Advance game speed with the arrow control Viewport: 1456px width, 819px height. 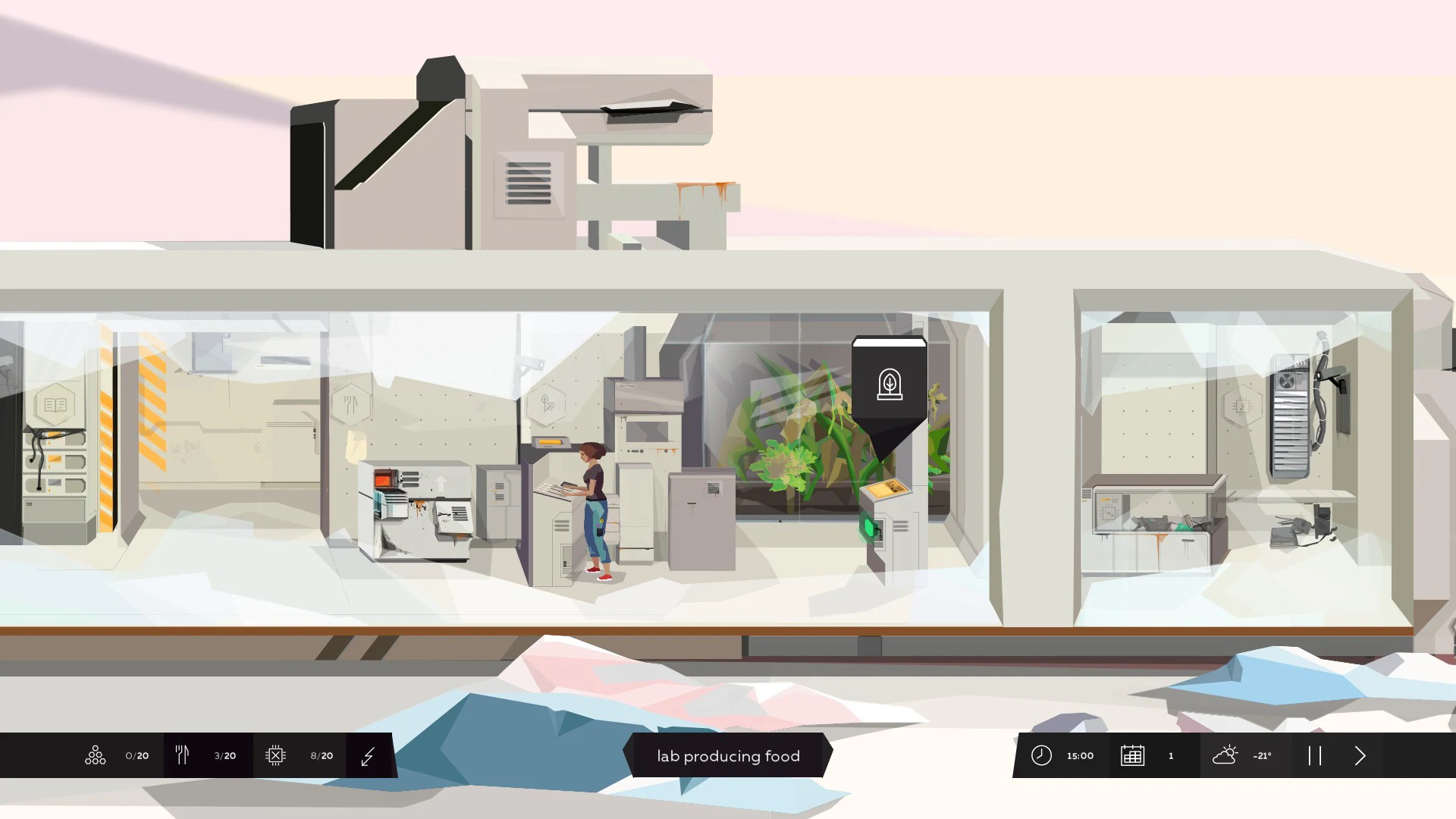pyautogui.click(x=1360, y=755)
